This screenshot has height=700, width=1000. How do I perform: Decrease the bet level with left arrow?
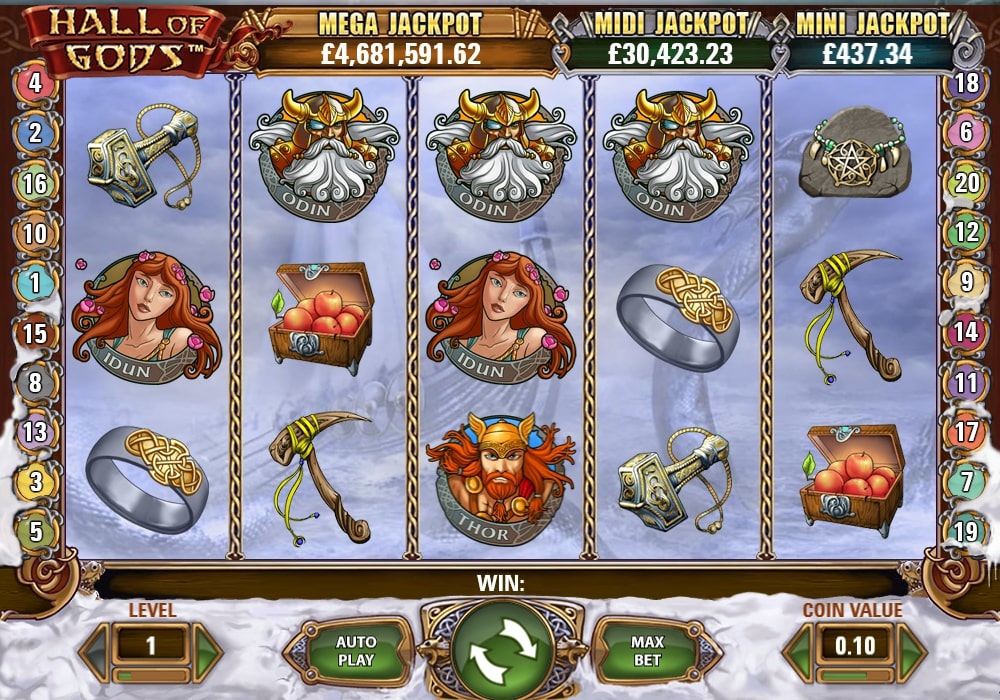click(93, 649)
